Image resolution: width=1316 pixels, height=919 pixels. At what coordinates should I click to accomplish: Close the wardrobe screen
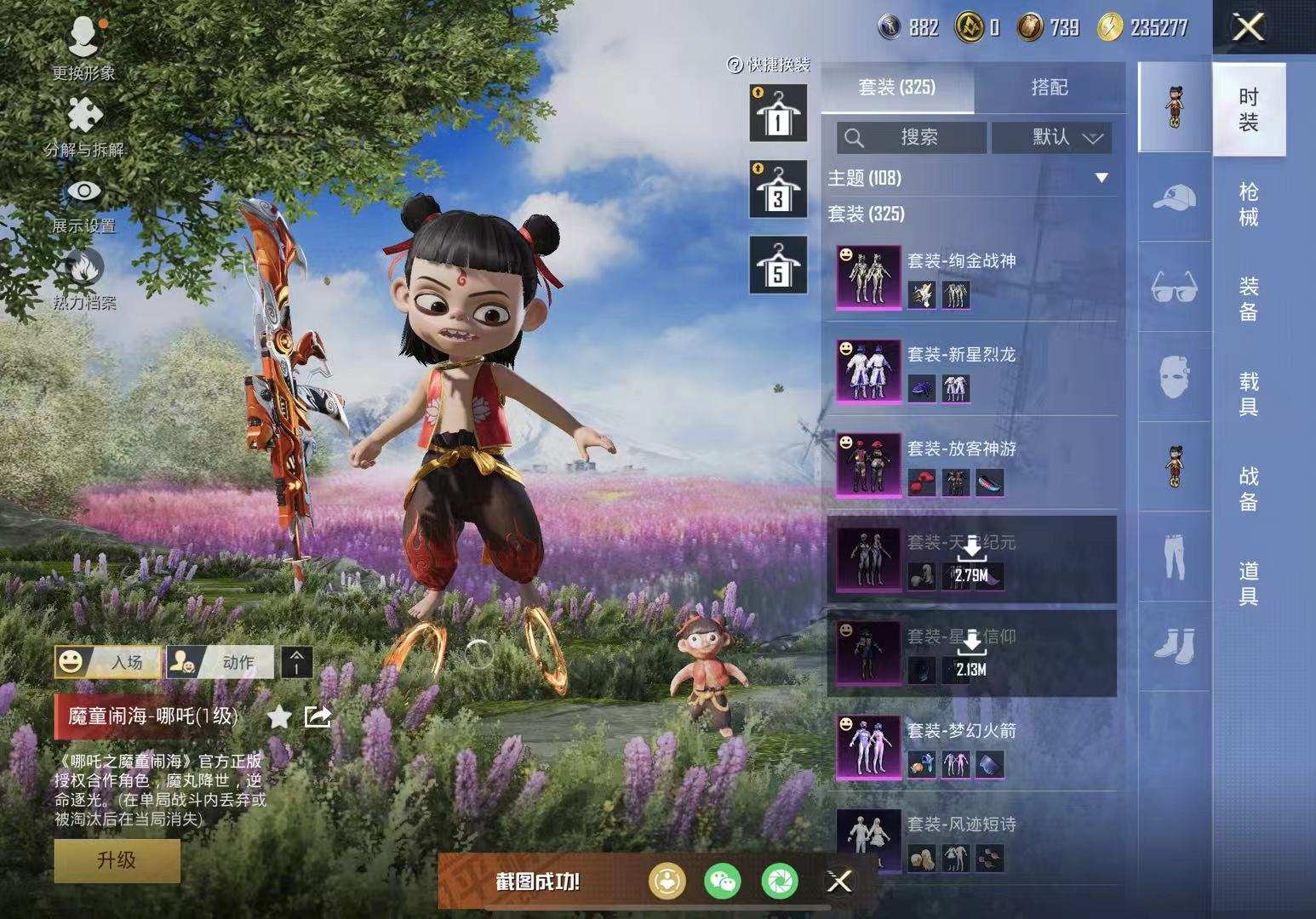coord(1248,28)
